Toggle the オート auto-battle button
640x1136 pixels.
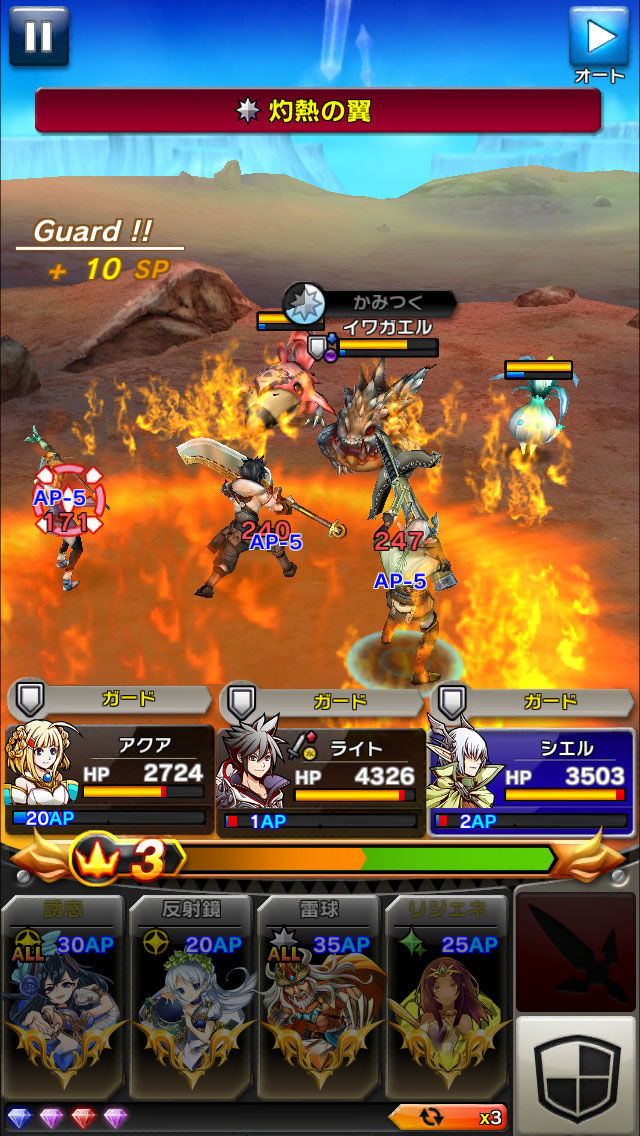pyautogui.click(x=599, y=38)
